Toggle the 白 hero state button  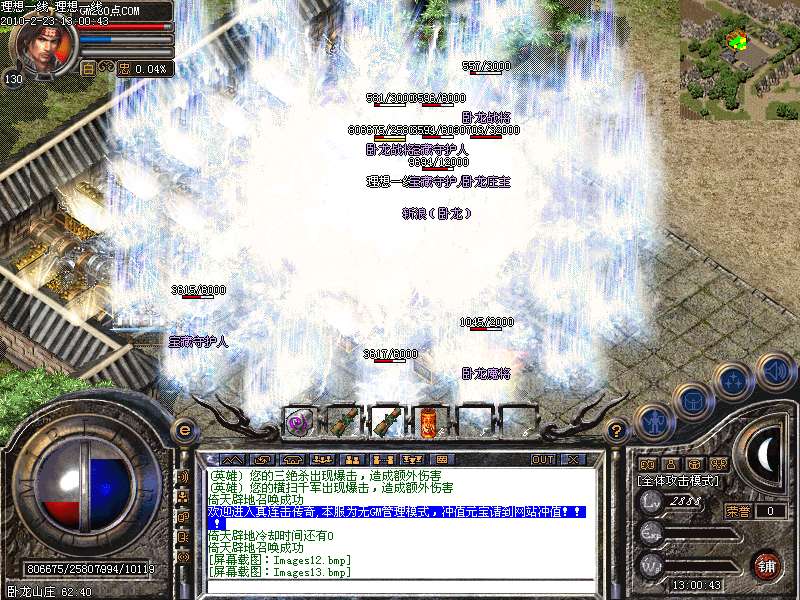pos(88,69)
